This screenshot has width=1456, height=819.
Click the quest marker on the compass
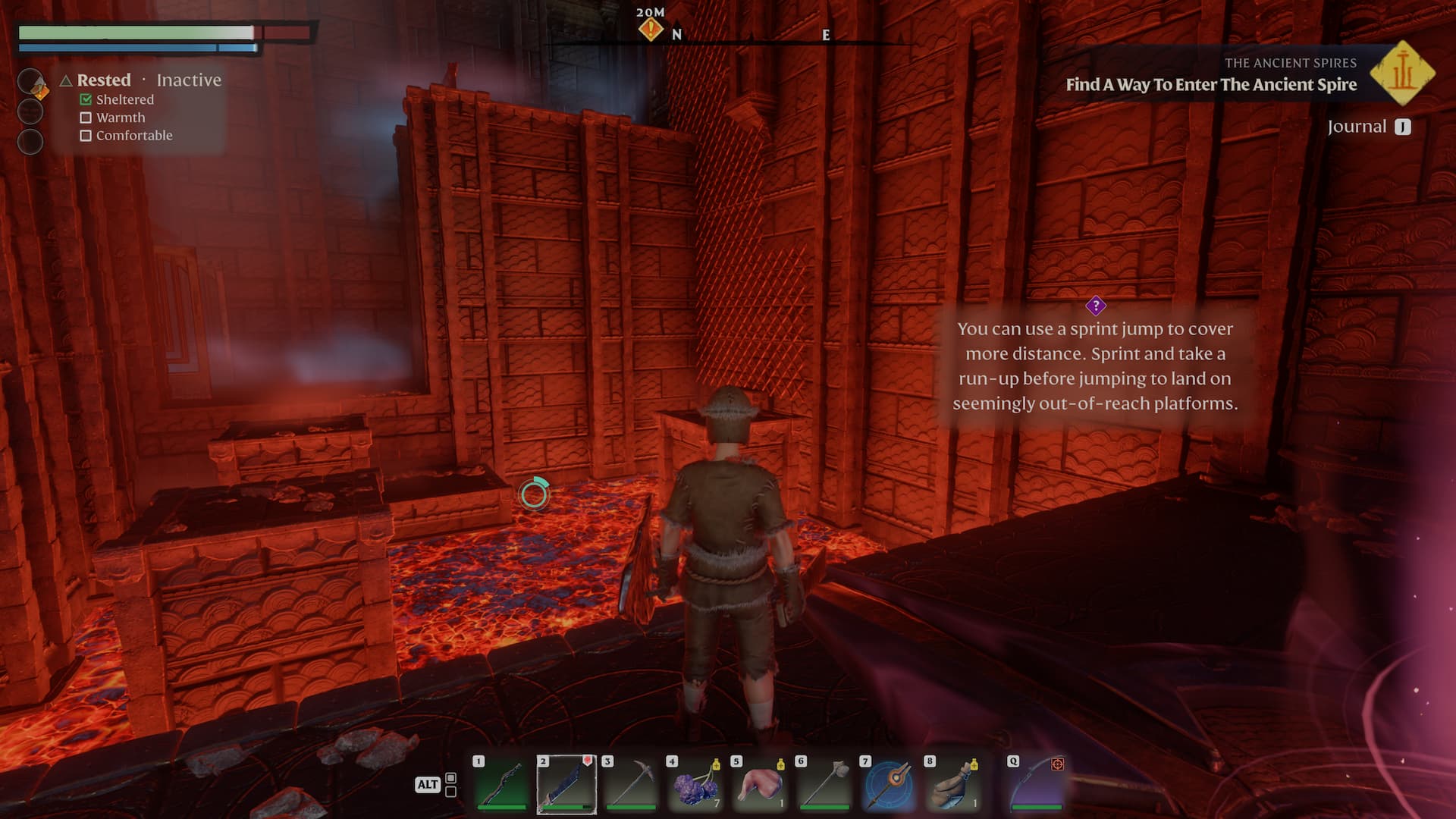[x=650, y=30]
